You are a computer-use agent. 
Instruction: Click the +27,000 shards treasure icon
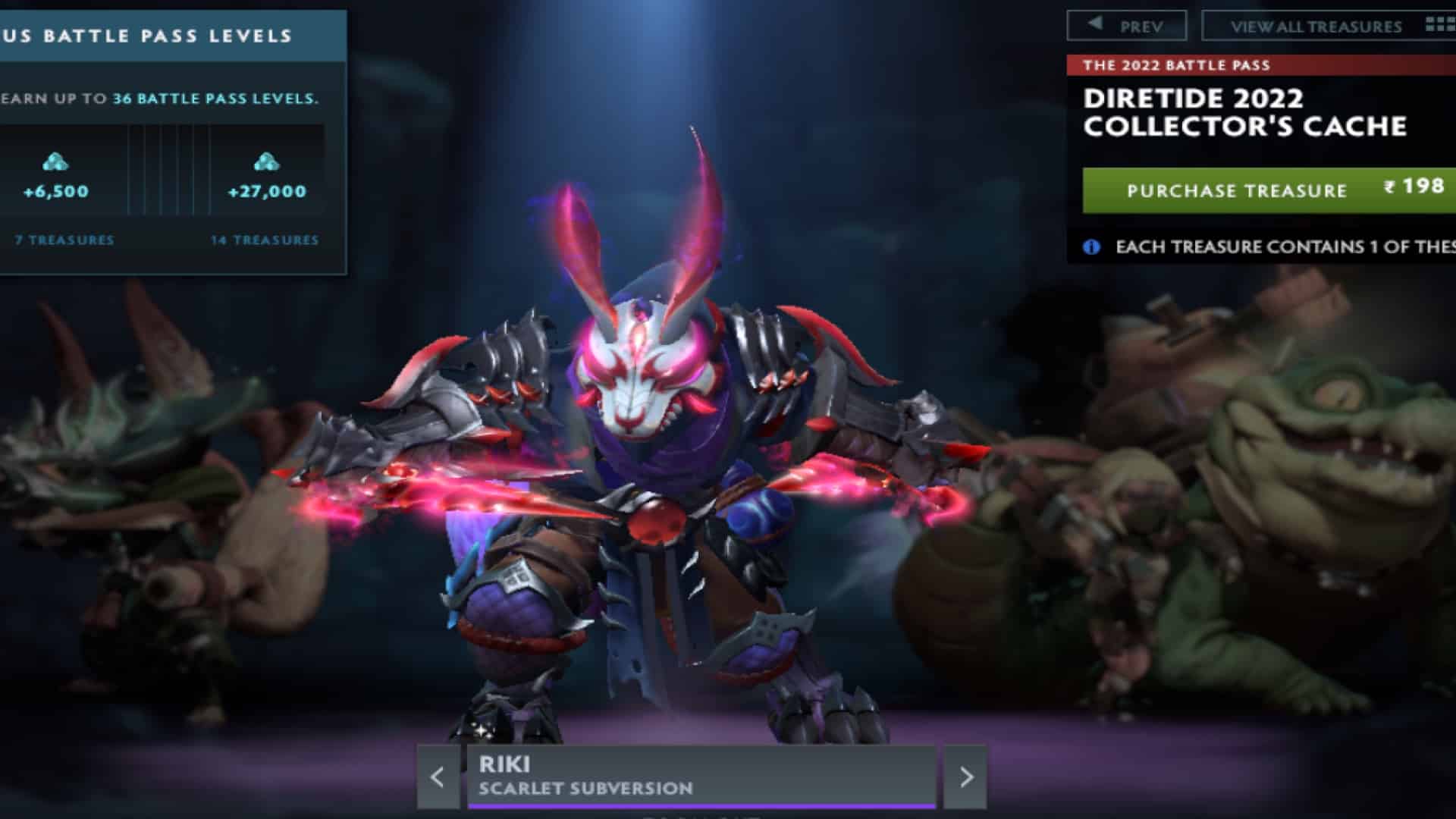pos(265,162)
